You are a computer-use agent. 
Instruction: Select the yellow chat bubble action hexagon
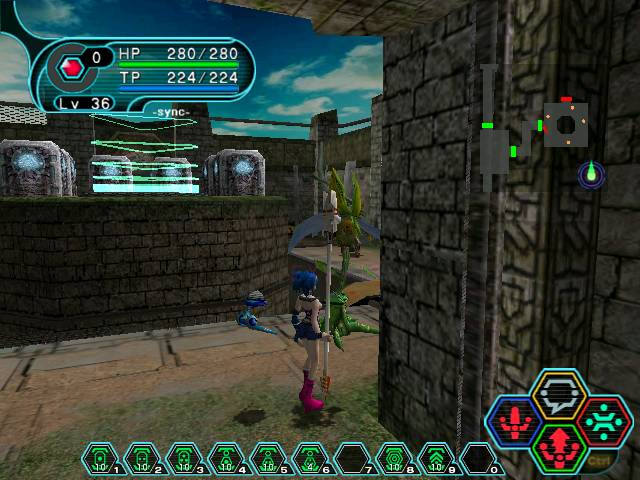(x=559, y=395)
